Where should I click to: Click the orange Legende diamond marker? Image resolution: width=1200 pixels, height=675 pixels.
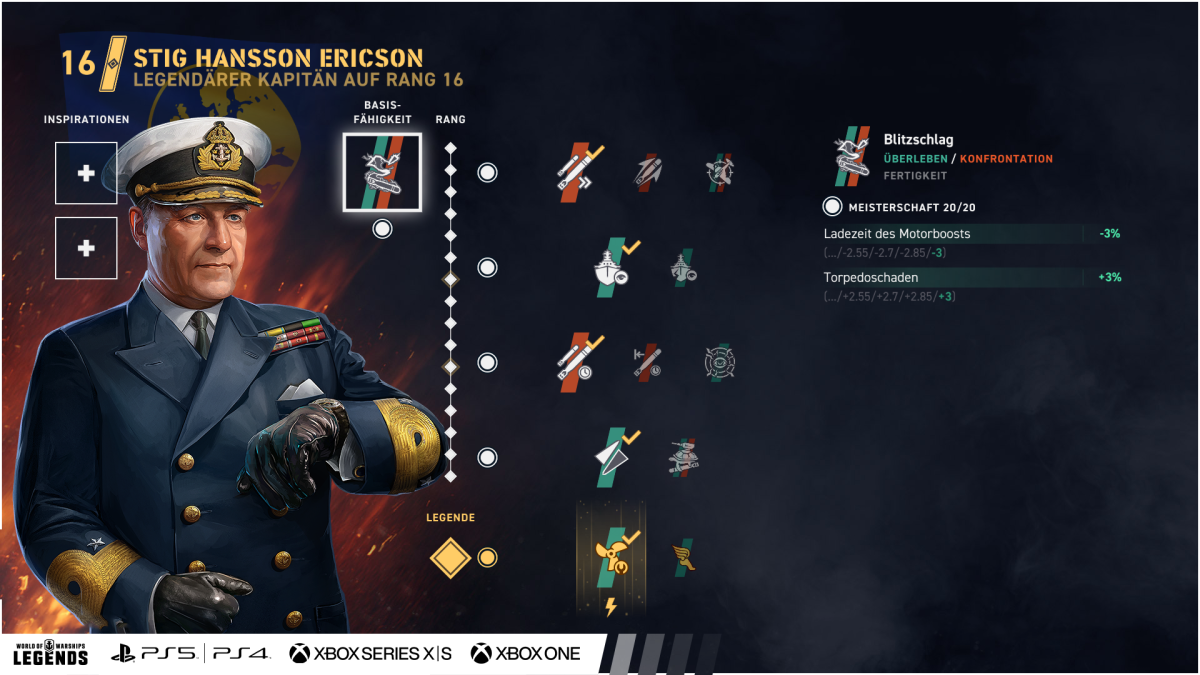point(450,558)
